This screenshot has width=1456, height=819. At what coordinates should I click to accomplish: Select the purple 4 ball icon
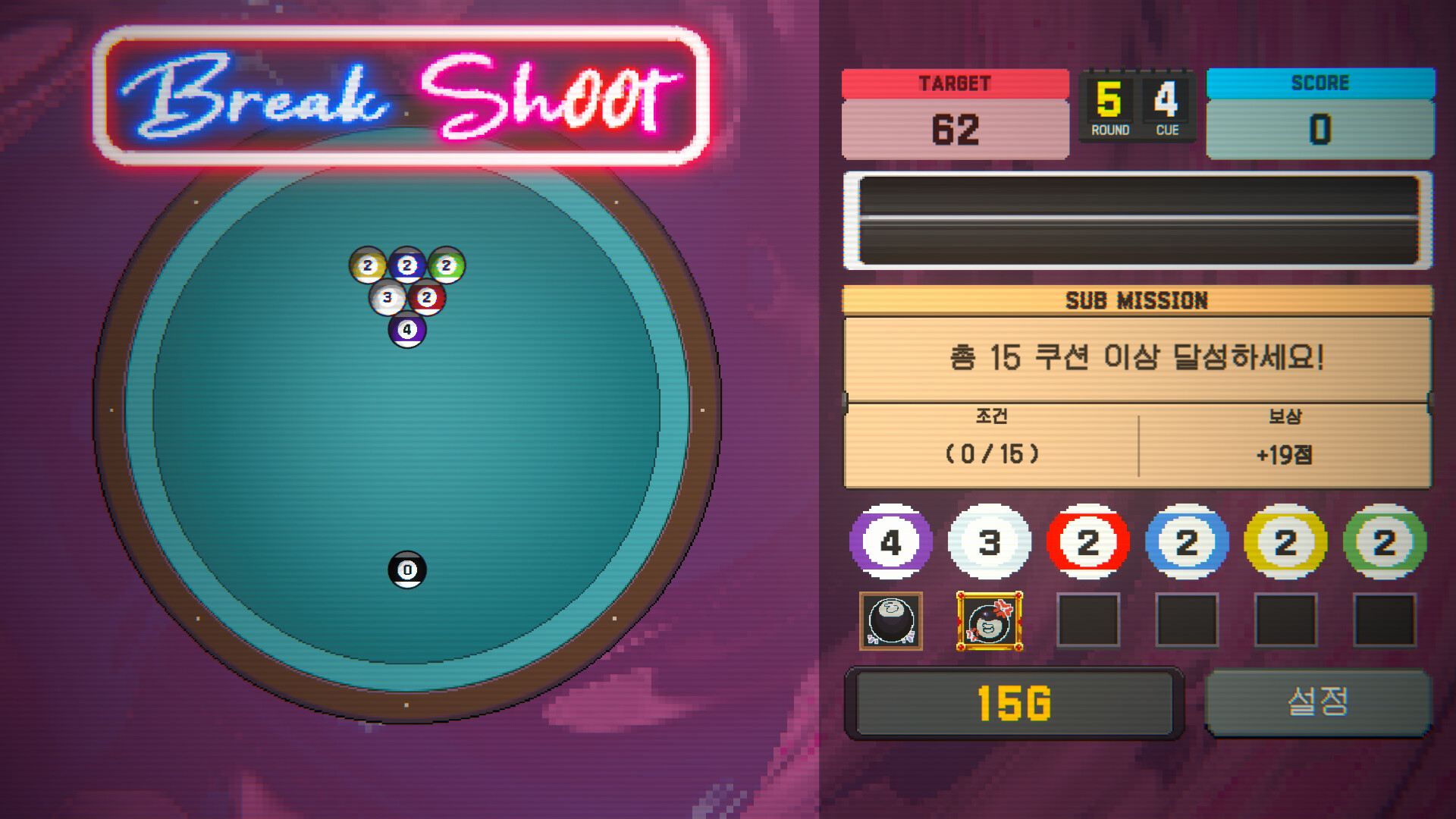[x=891, y=541]
